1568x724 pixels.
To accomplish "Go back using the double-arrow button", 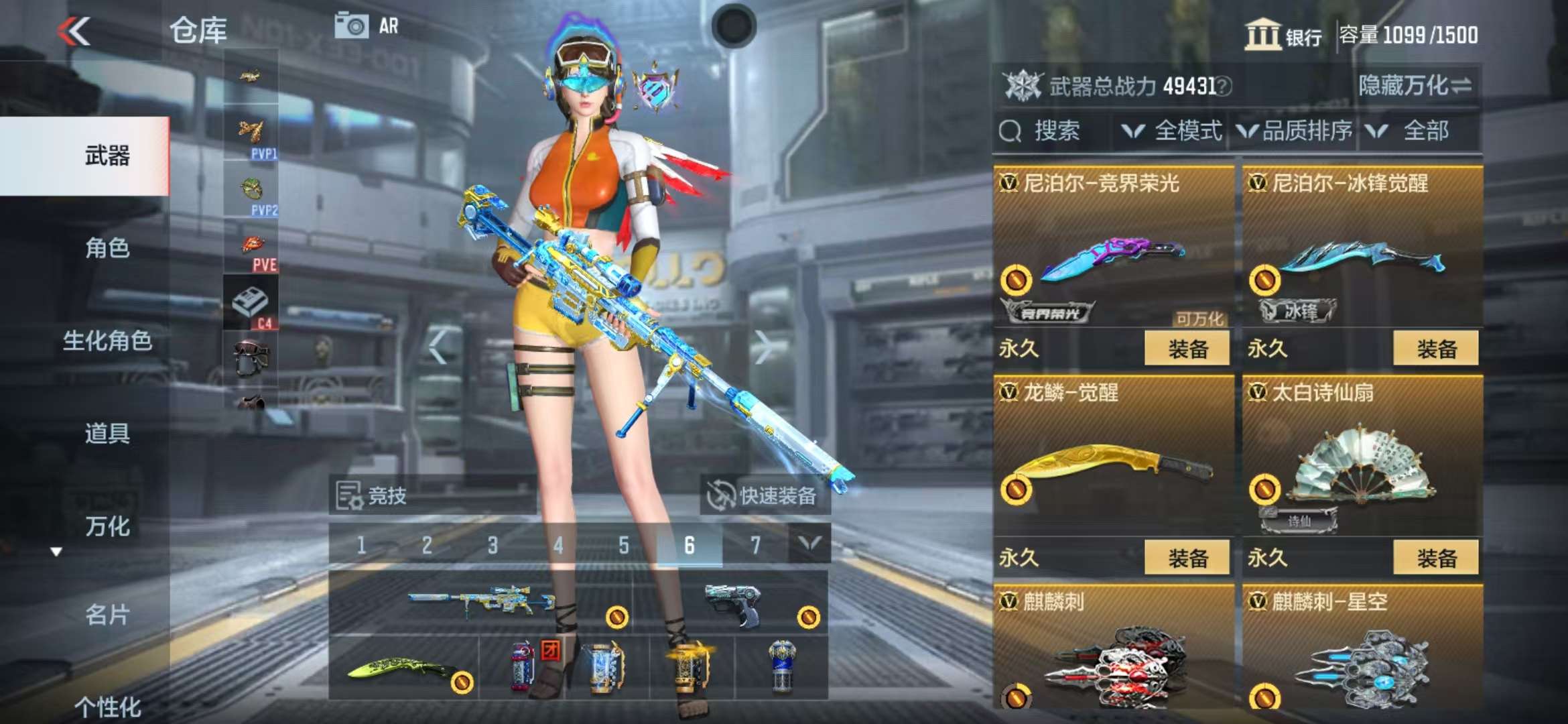I will coord(74,32).
